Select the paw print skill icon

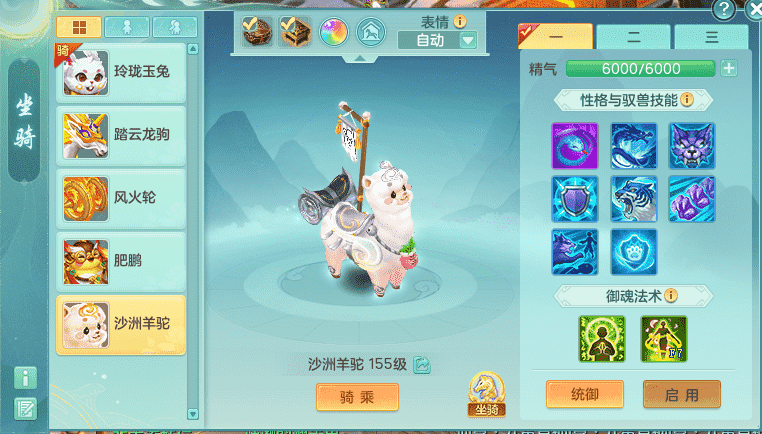coord(634,252)
